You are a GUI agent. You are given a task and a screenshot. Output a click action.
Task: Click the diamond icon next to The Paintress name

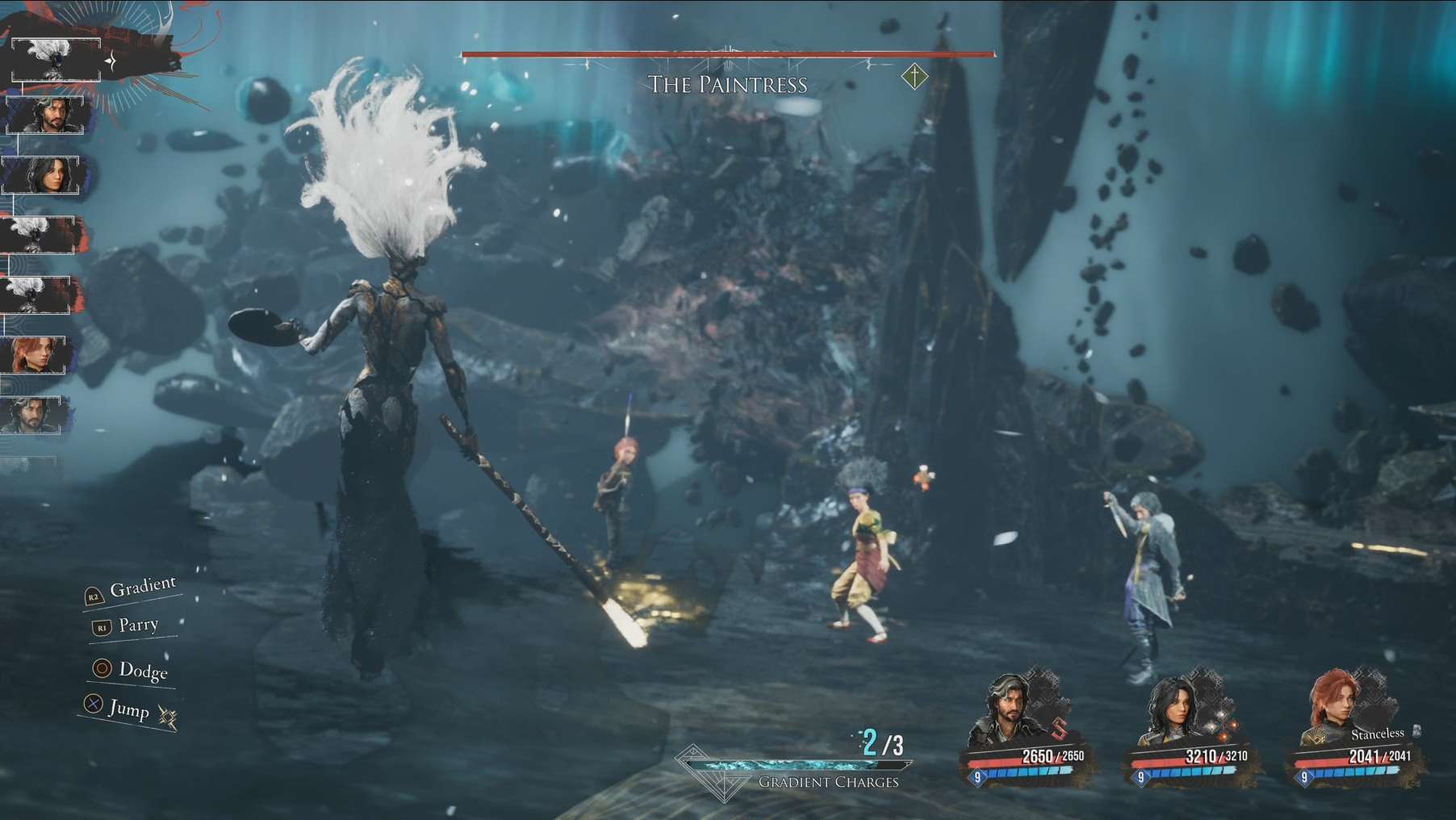point(915,75)
